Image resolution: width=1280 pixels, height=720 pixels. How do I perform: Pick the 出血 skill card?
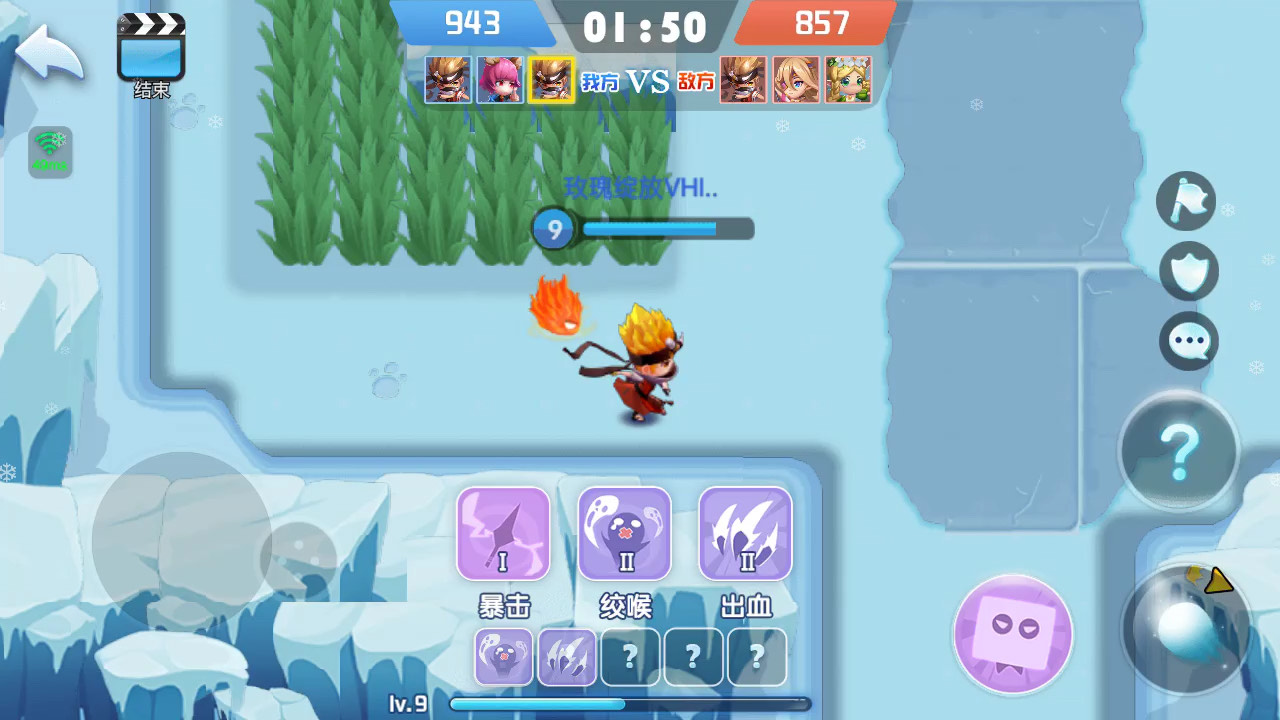click(x=745, y=533)
